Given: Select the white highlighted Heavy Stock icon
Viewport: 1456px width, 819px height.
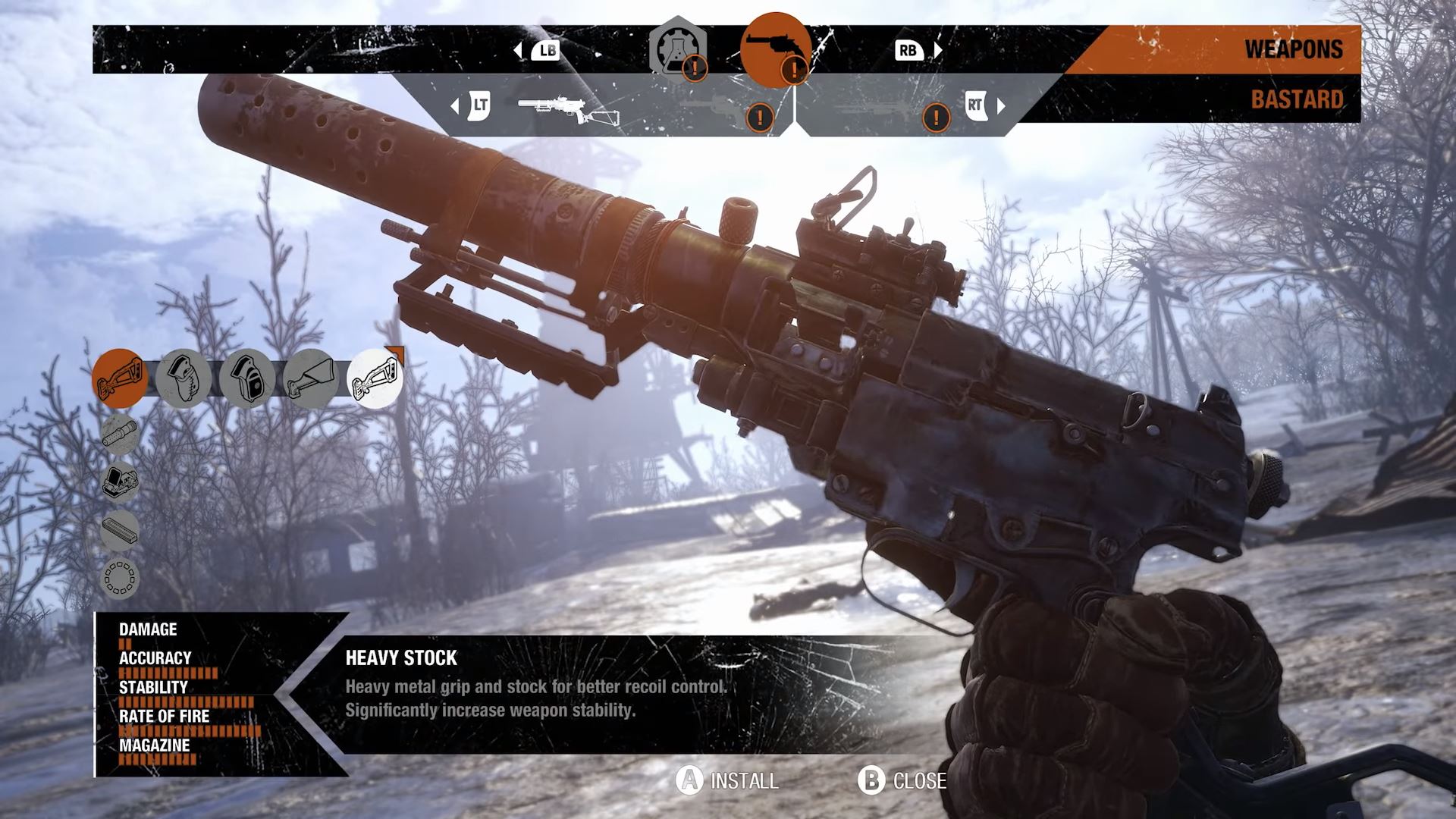Looking at the screenshot, I should [x=375, y=378].
